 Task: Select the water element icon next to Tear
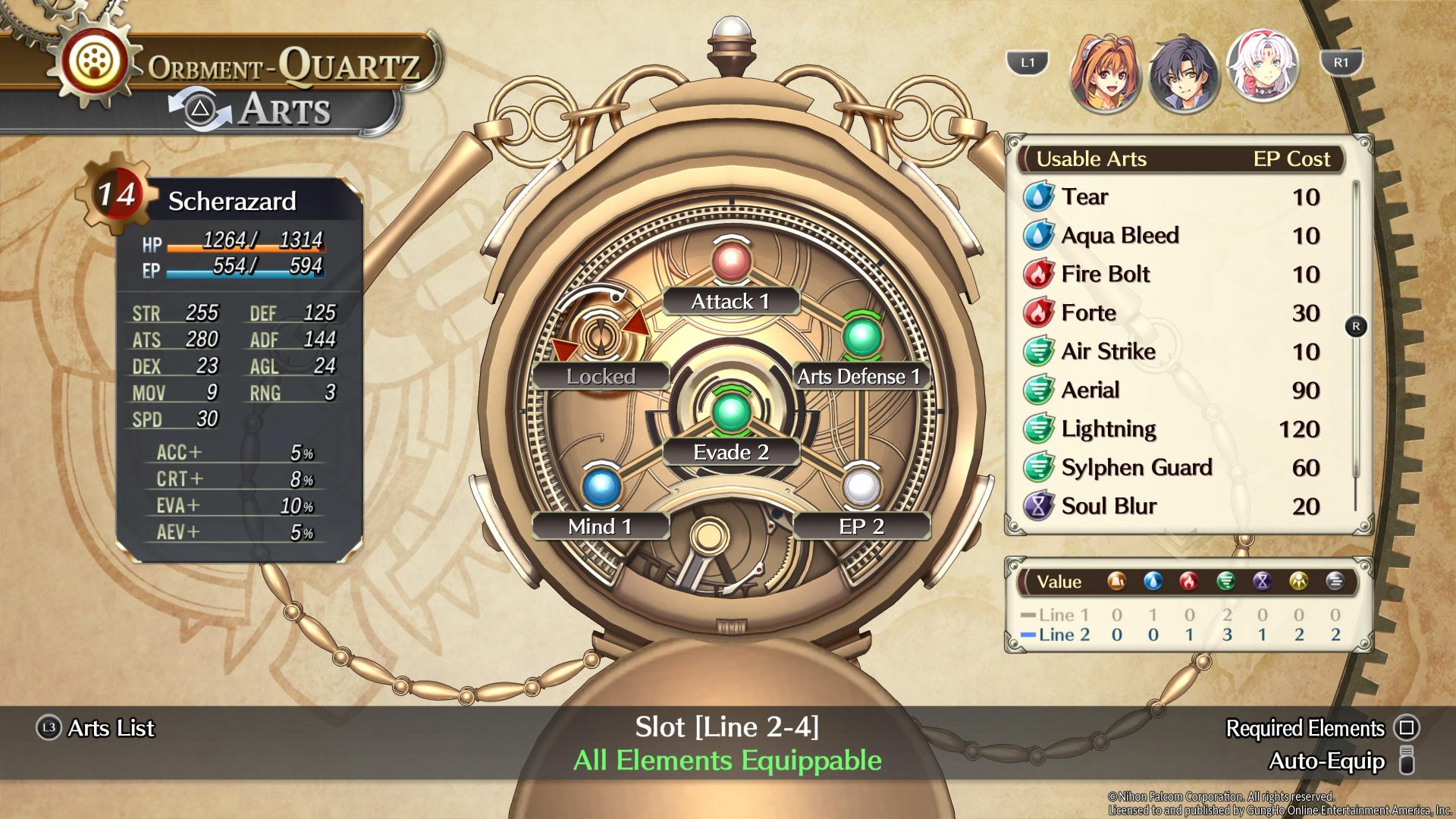point(1037,196)
